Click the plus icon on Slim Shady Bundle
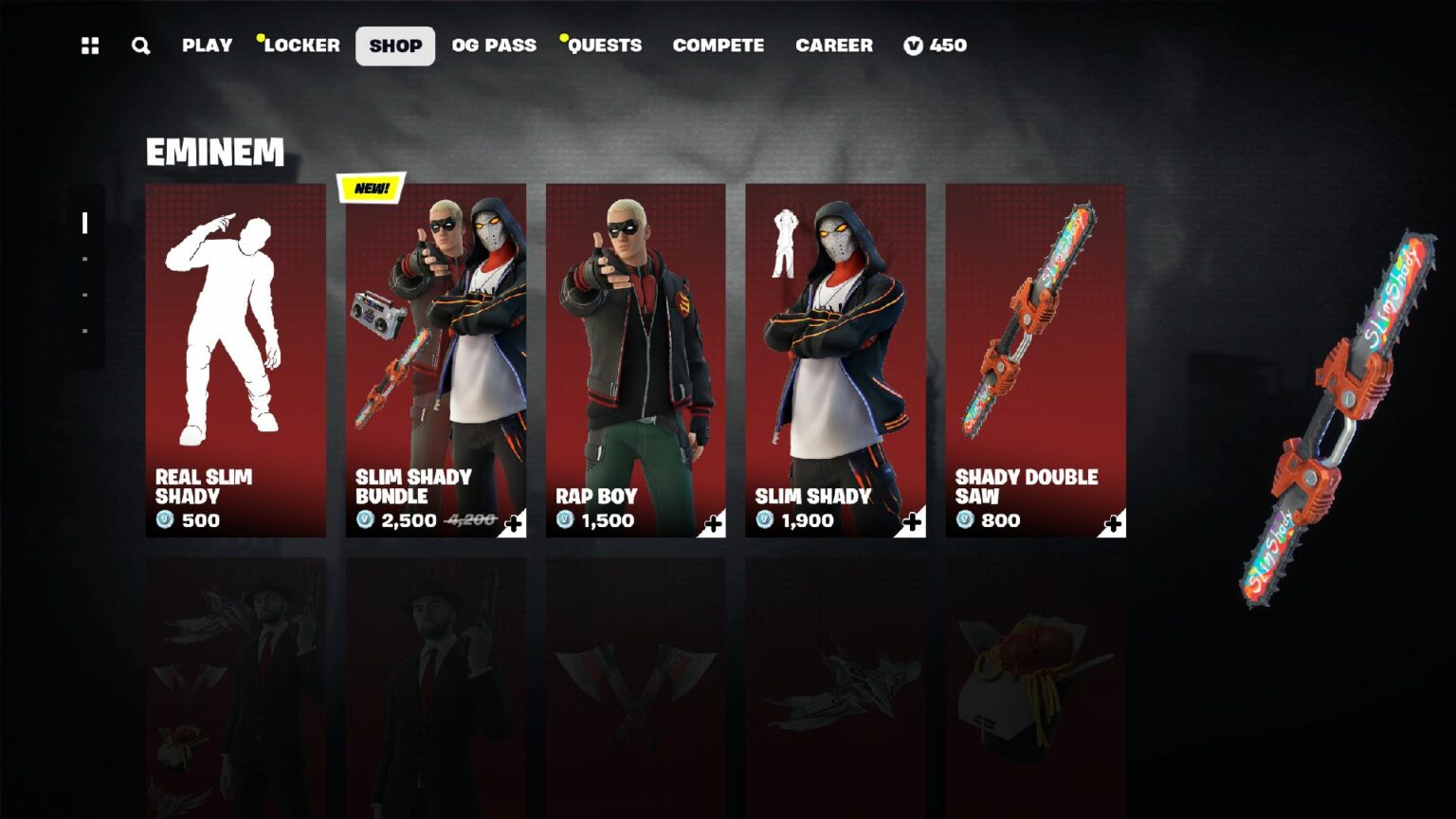This screenshot has height=819, width=1456. tap(514, 523)
